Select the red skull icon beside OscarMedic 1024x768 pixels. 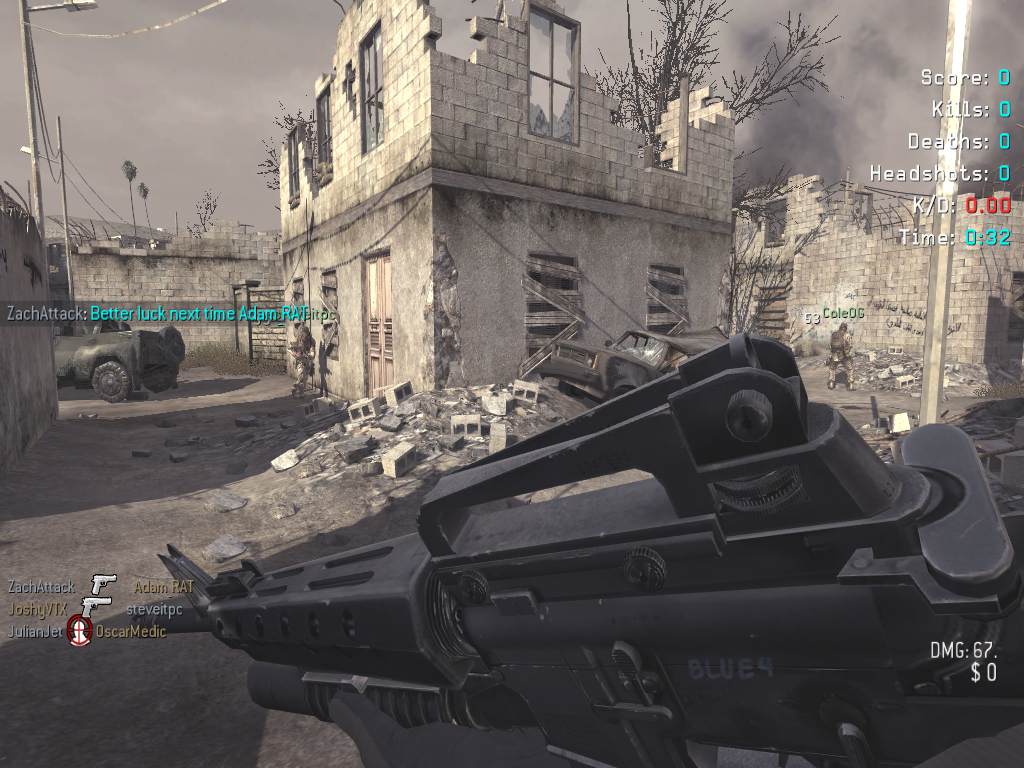pos(79,631)
